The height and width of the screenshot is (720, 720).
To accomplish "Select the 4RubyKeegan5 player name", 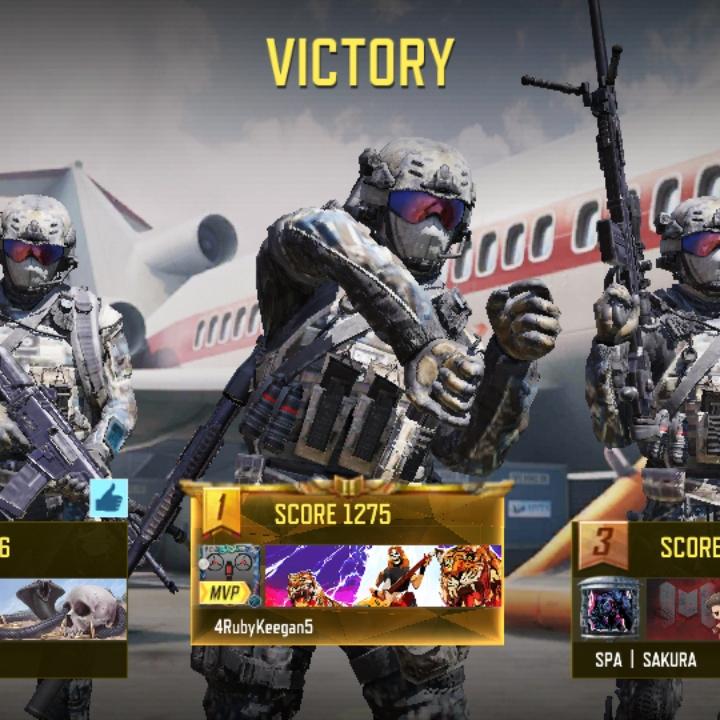I will coord(261,627).
